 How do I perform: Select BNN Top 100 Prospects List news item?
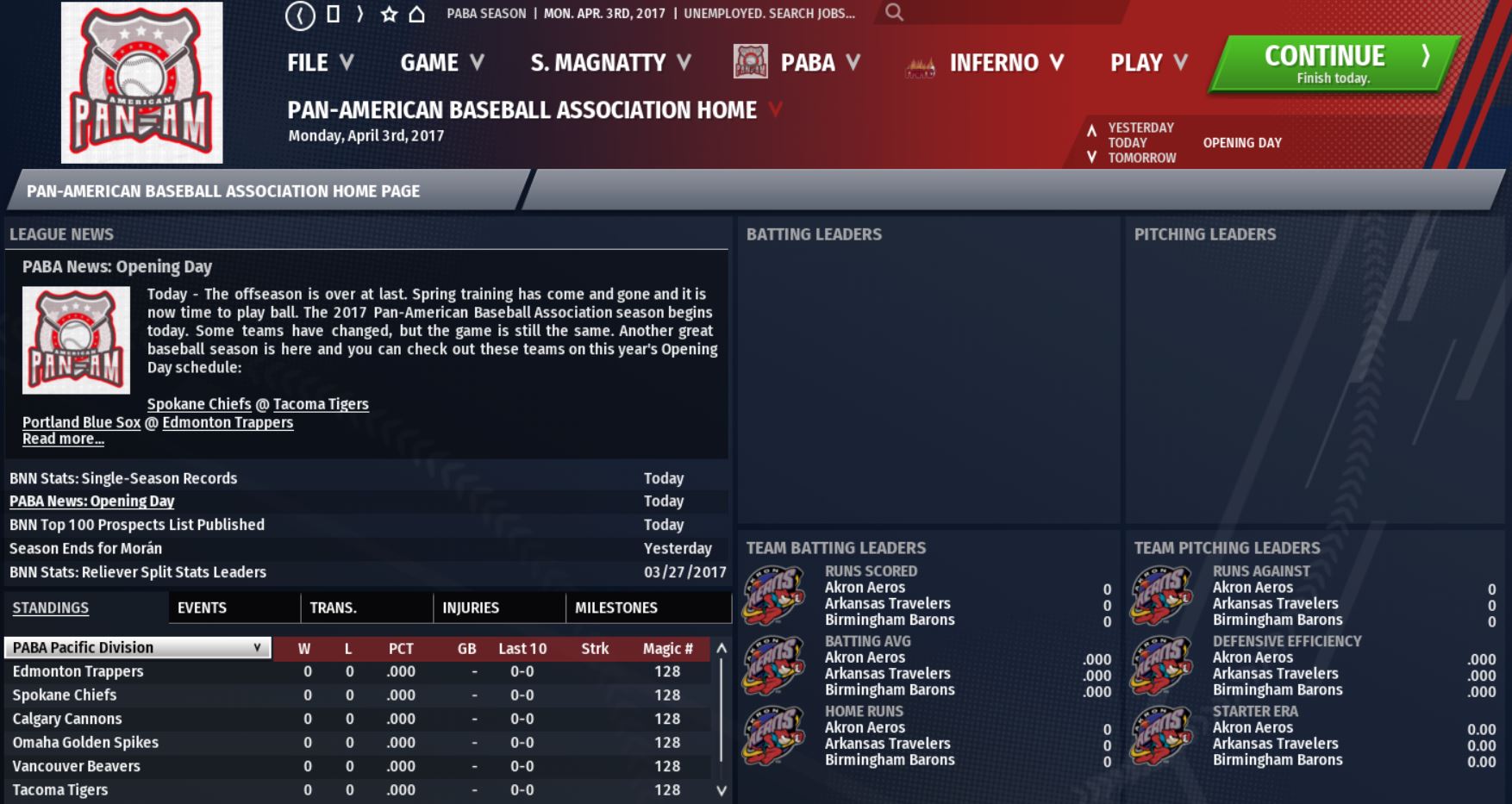(137, 525)
